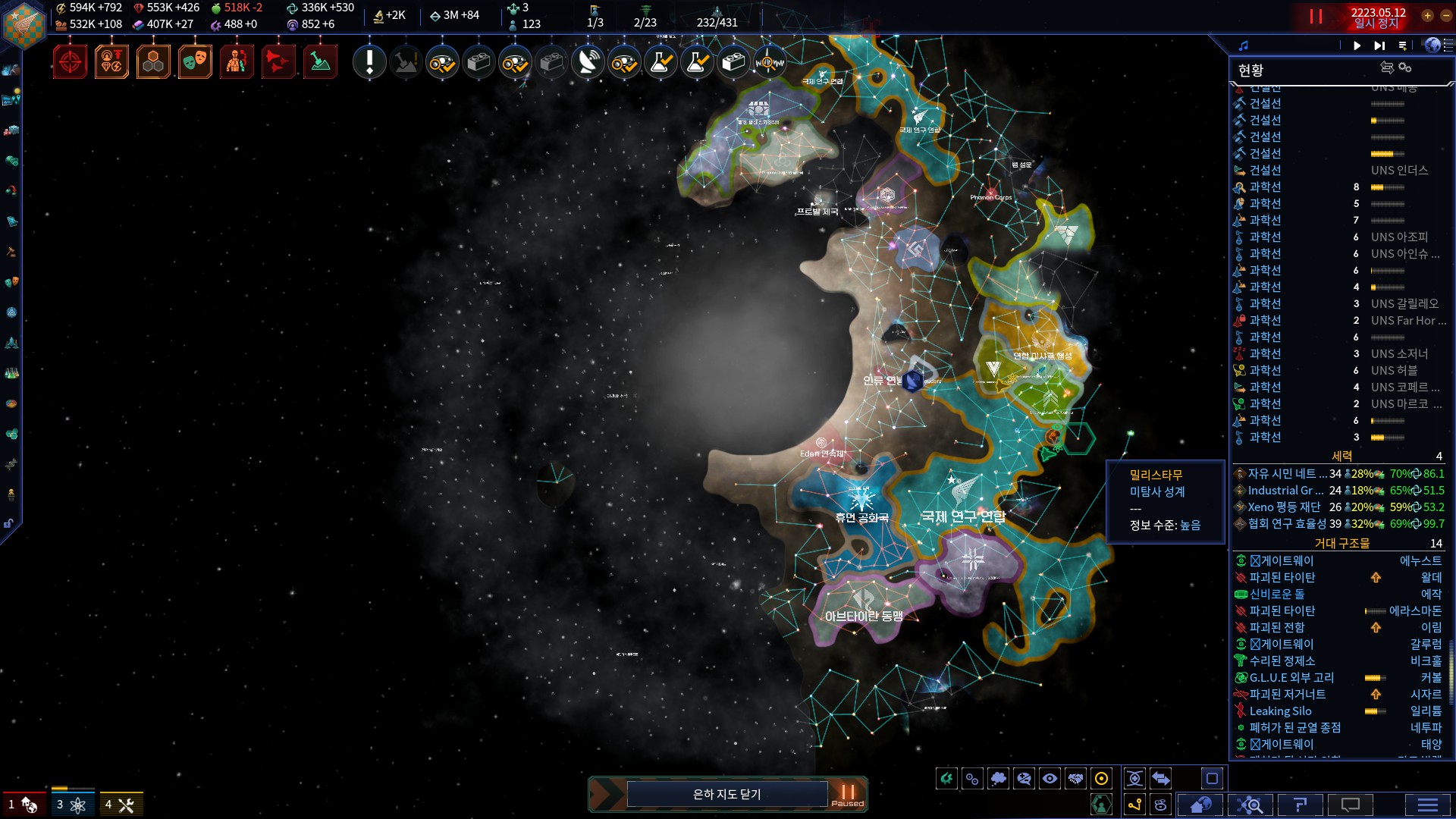Toggle the eye map mode filter
Image resolution: width=1456 pixels, height=819 pixels.
pos(1050,779)
